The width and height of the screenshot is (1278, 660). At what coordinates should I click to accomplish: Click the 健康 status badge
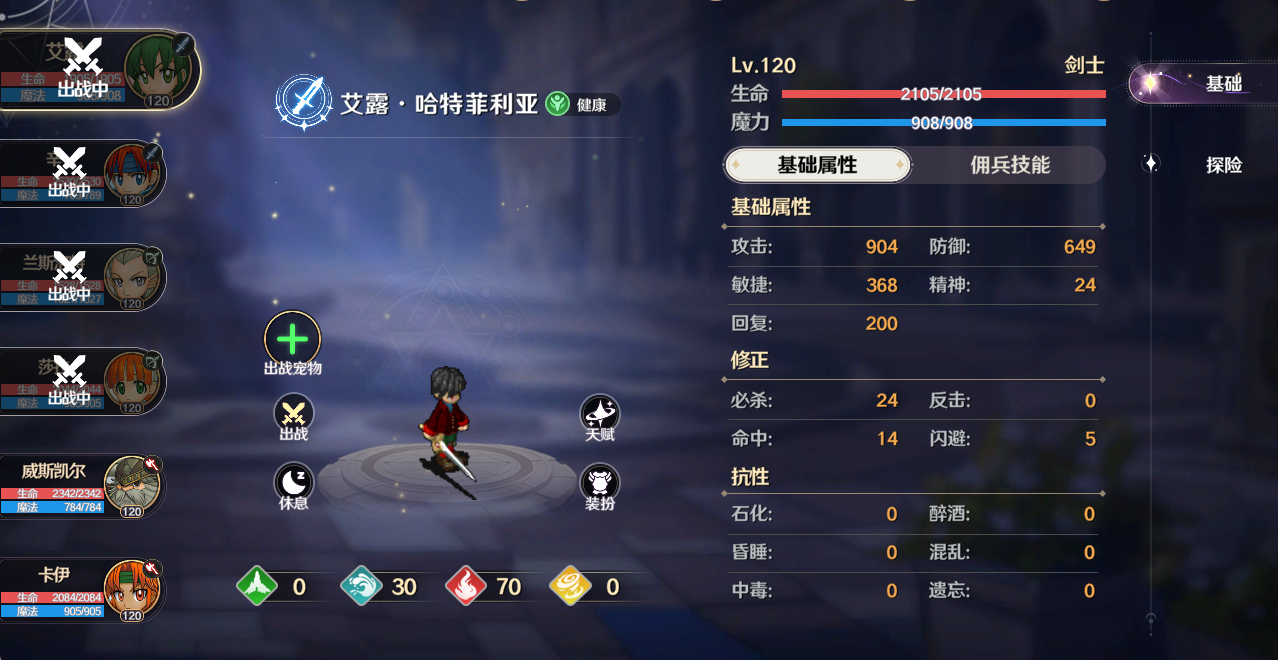[x=583, y=104]
